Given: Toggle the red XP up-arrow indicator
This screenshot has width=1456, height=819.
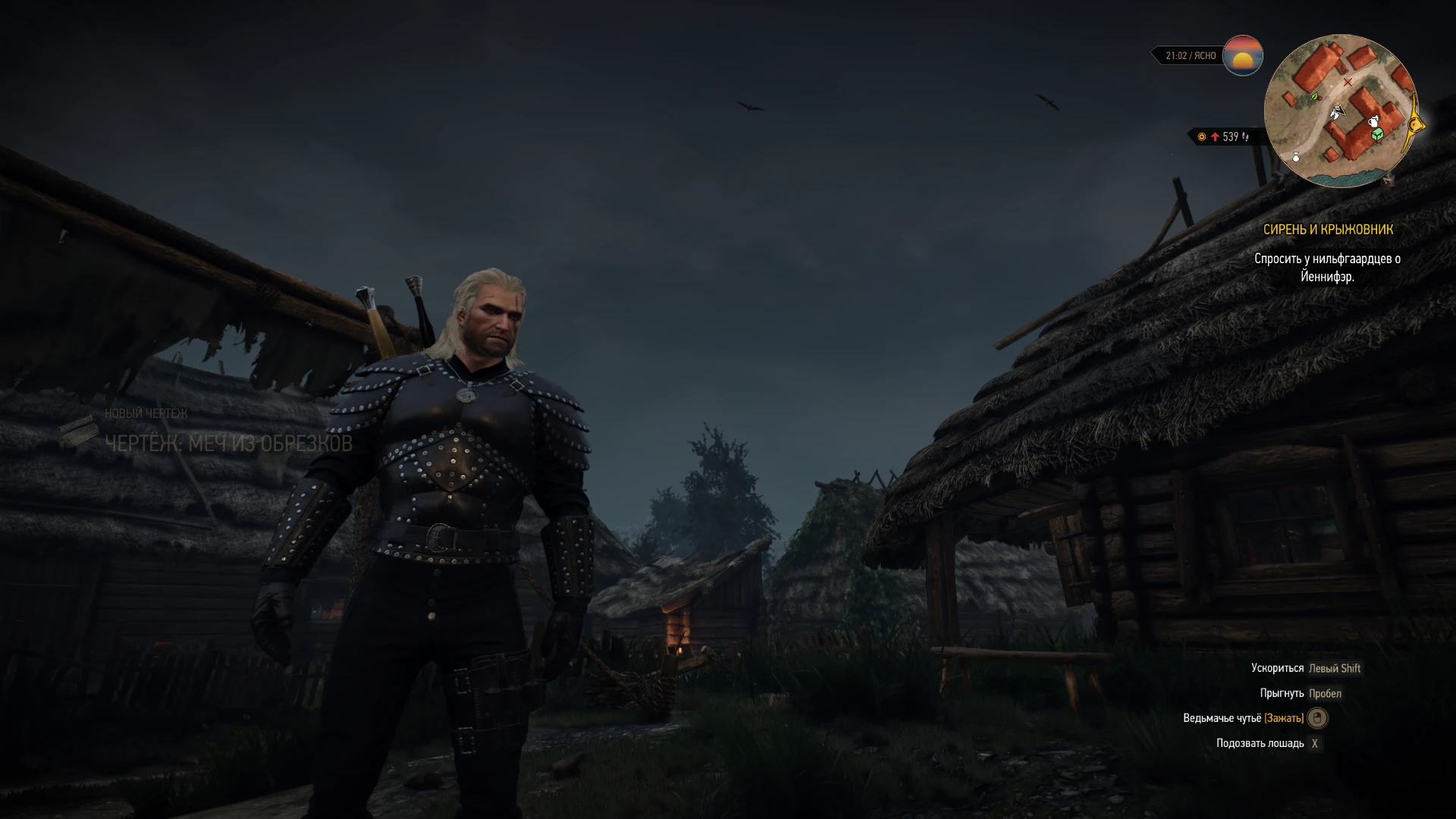Looking at the screenshot, I should [1216, 137].
